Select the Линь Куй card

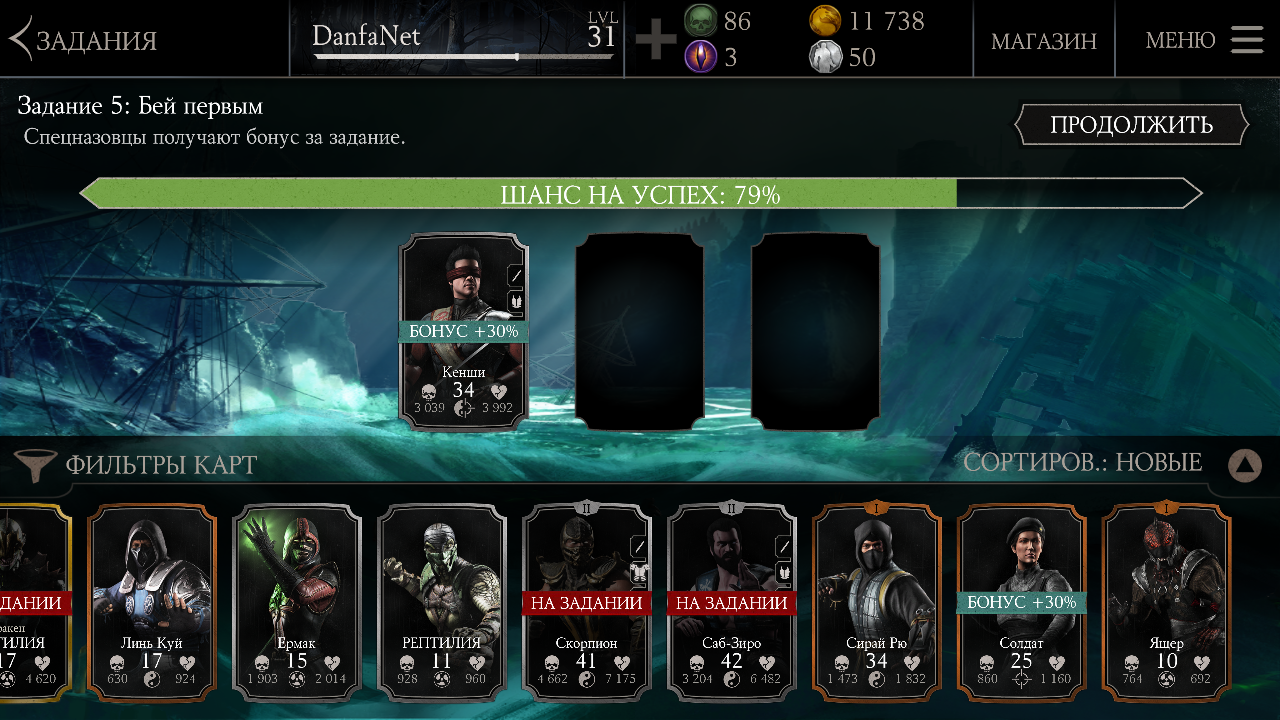pos(152,603)
